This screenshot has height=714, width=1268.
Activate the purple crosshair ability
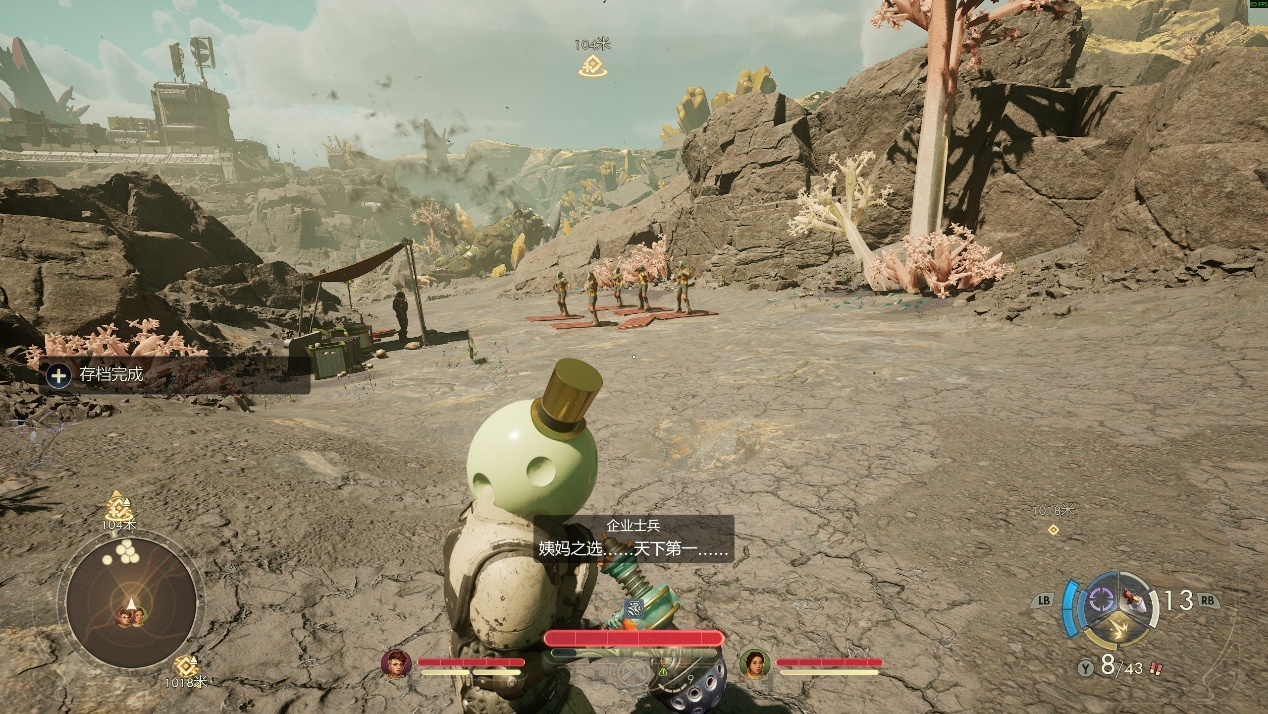coord(1103,598)
